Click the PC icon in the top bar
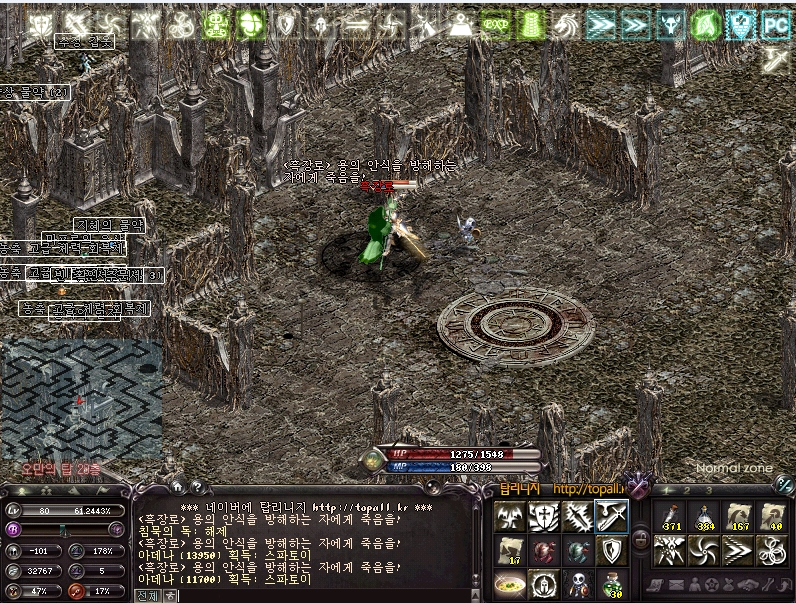796x603 pixels. click(776, 24)
